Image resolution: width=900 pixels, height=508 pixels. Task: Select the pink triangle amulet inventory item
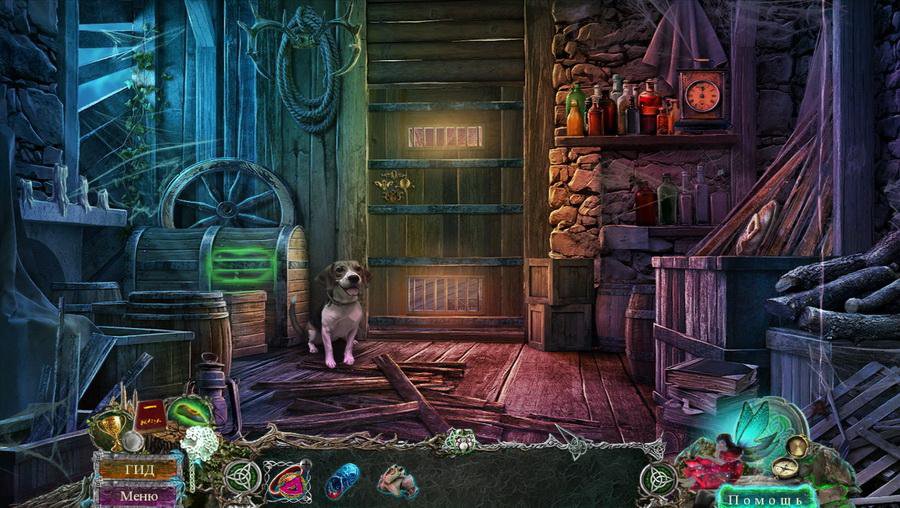[289, 479]
